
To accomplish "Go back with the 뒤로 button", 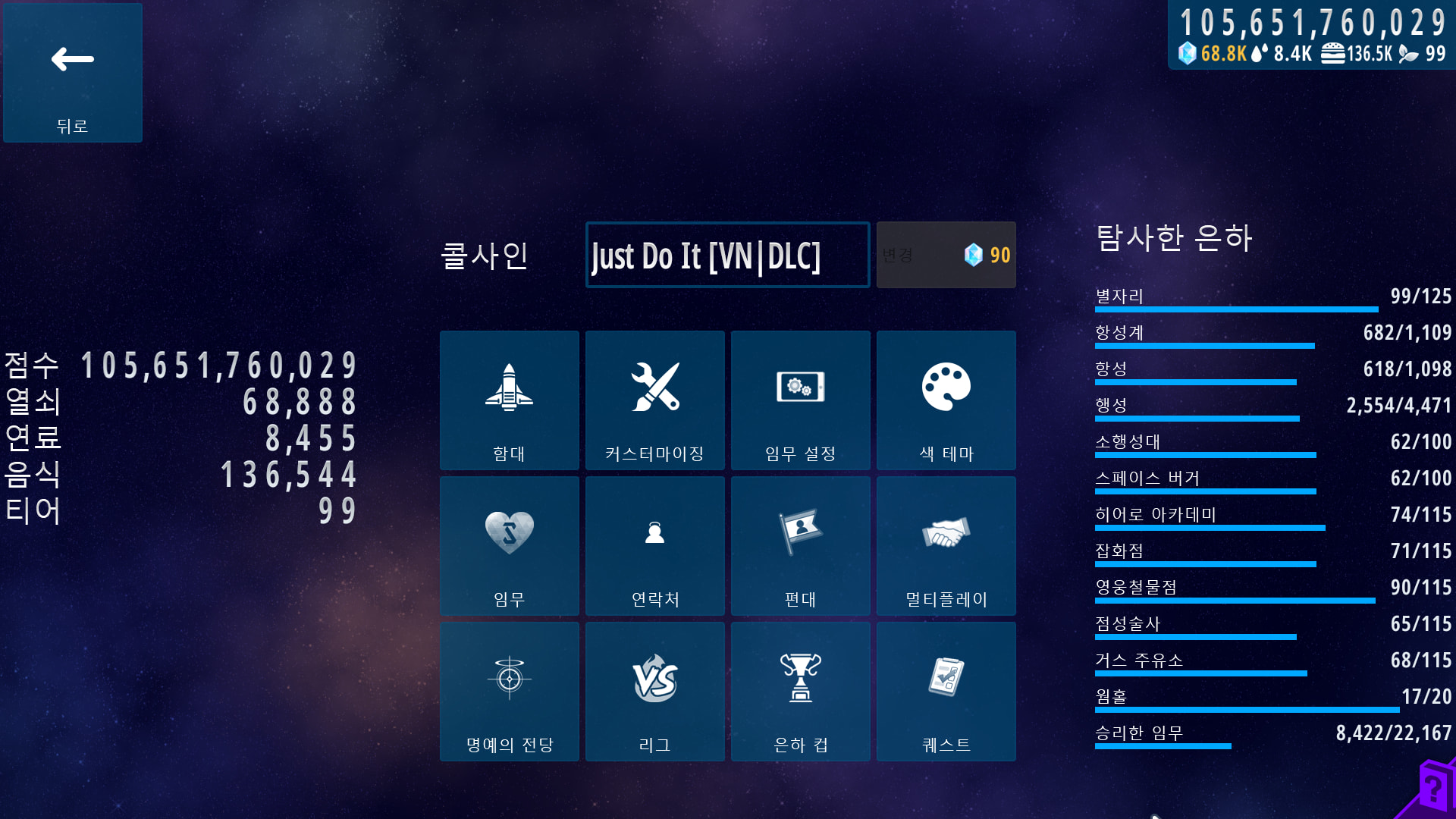I will tap(73, 73).
